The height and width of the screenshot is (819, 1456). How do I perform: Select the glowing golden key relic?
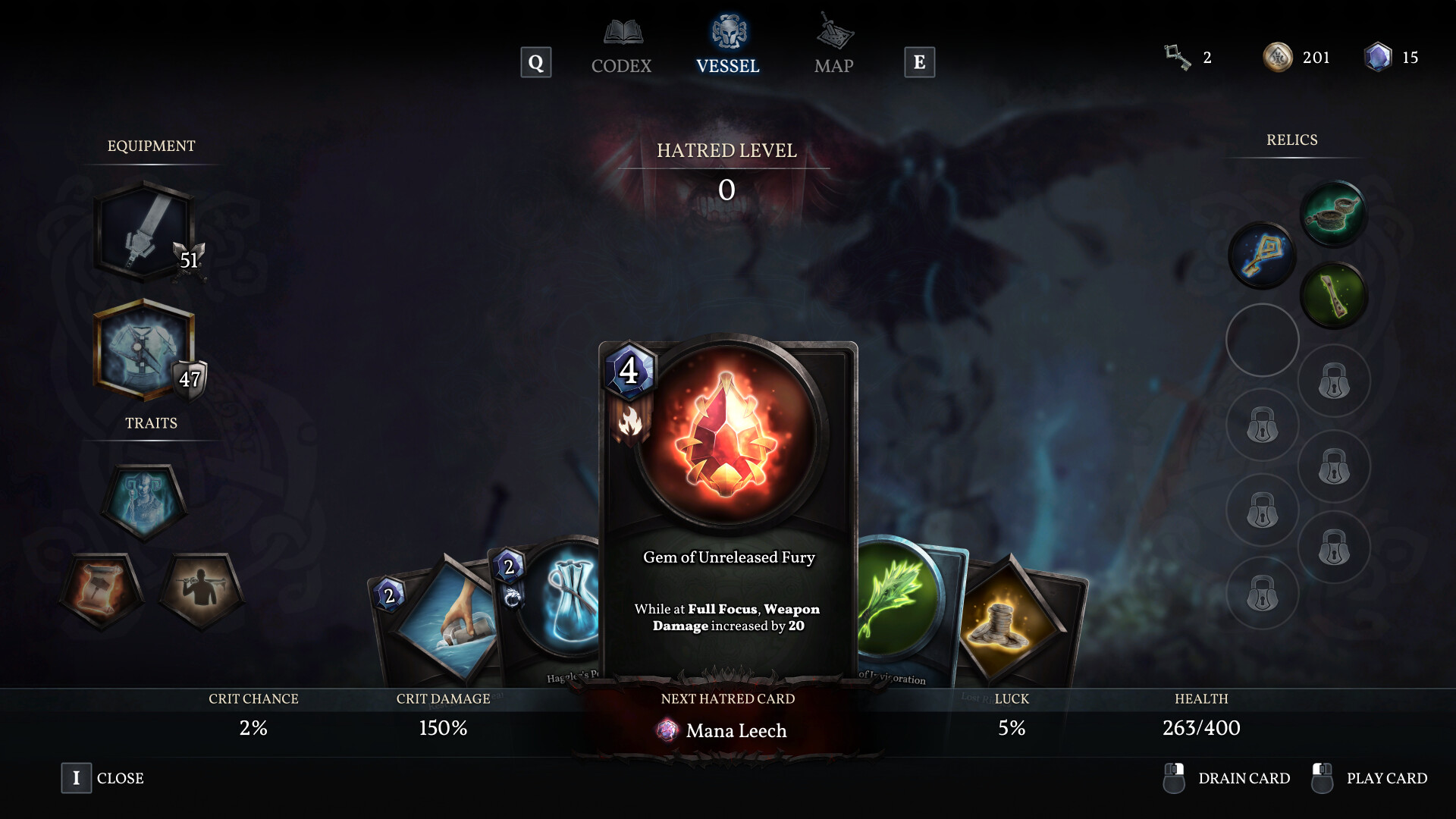[1261, 255]
